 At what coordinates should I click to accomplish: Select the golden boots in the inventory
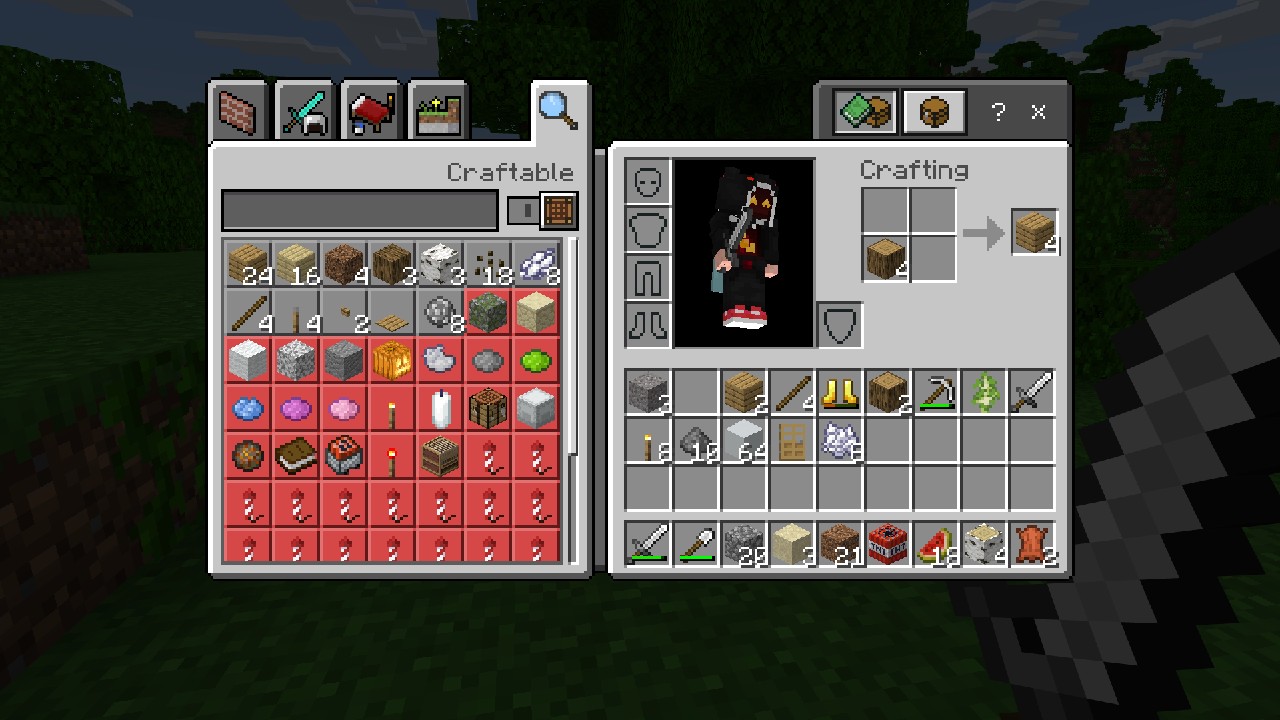pos(840,393)
